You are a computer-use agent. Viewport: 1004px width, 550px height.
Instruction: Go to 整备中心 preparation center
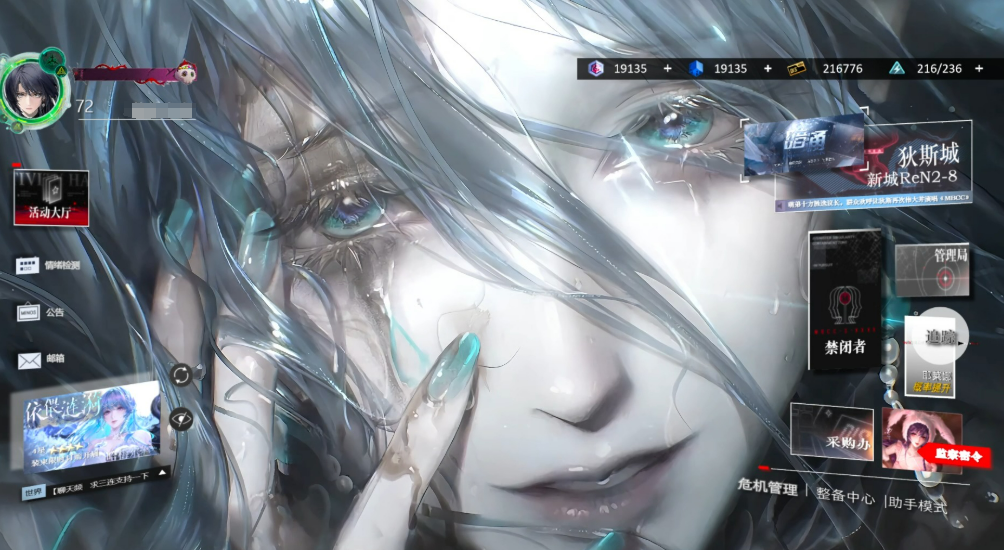click(x=845, y=497)
